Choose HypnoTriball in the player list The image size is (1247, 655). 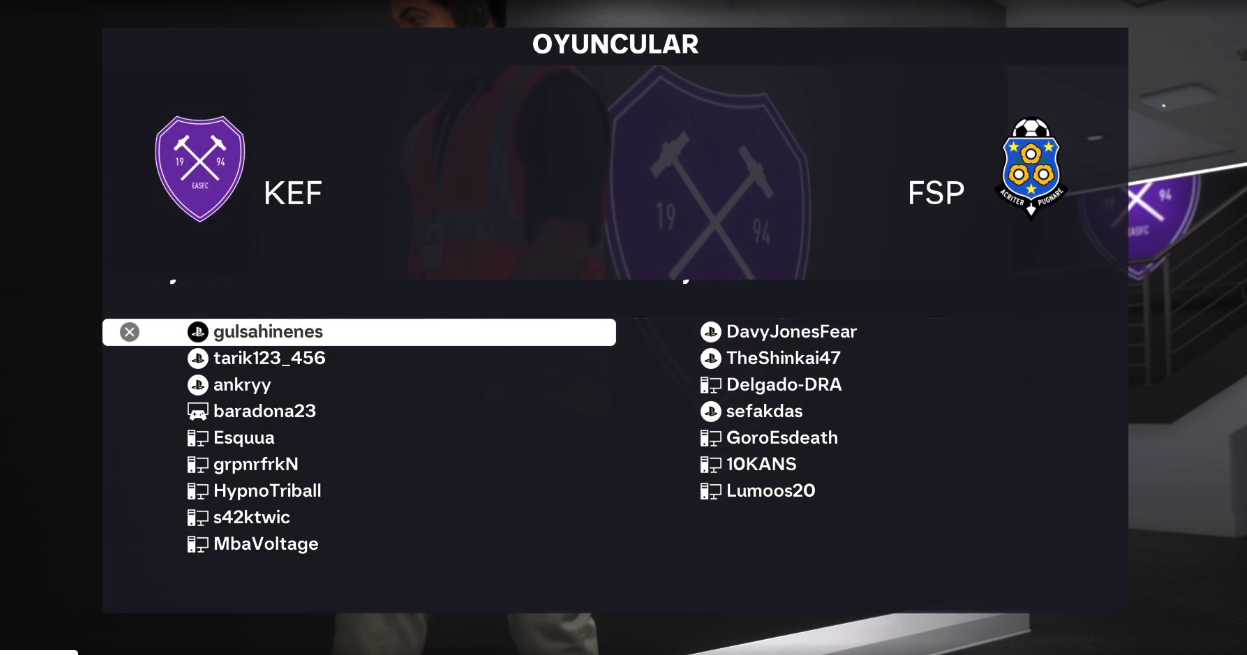coord(267,491)
